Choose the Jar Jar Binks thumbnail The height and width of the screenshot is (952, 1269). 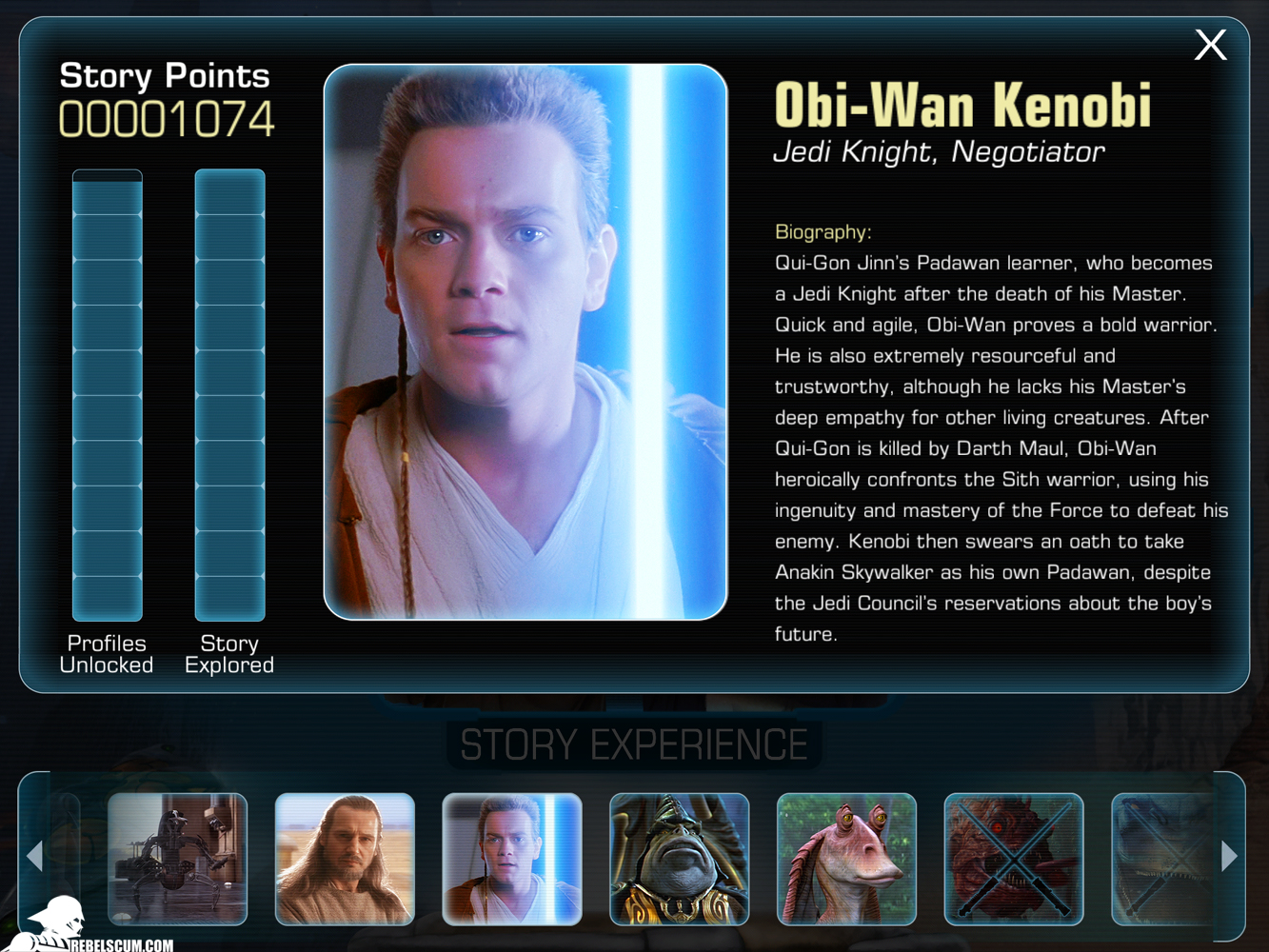(x=846, y=859)
